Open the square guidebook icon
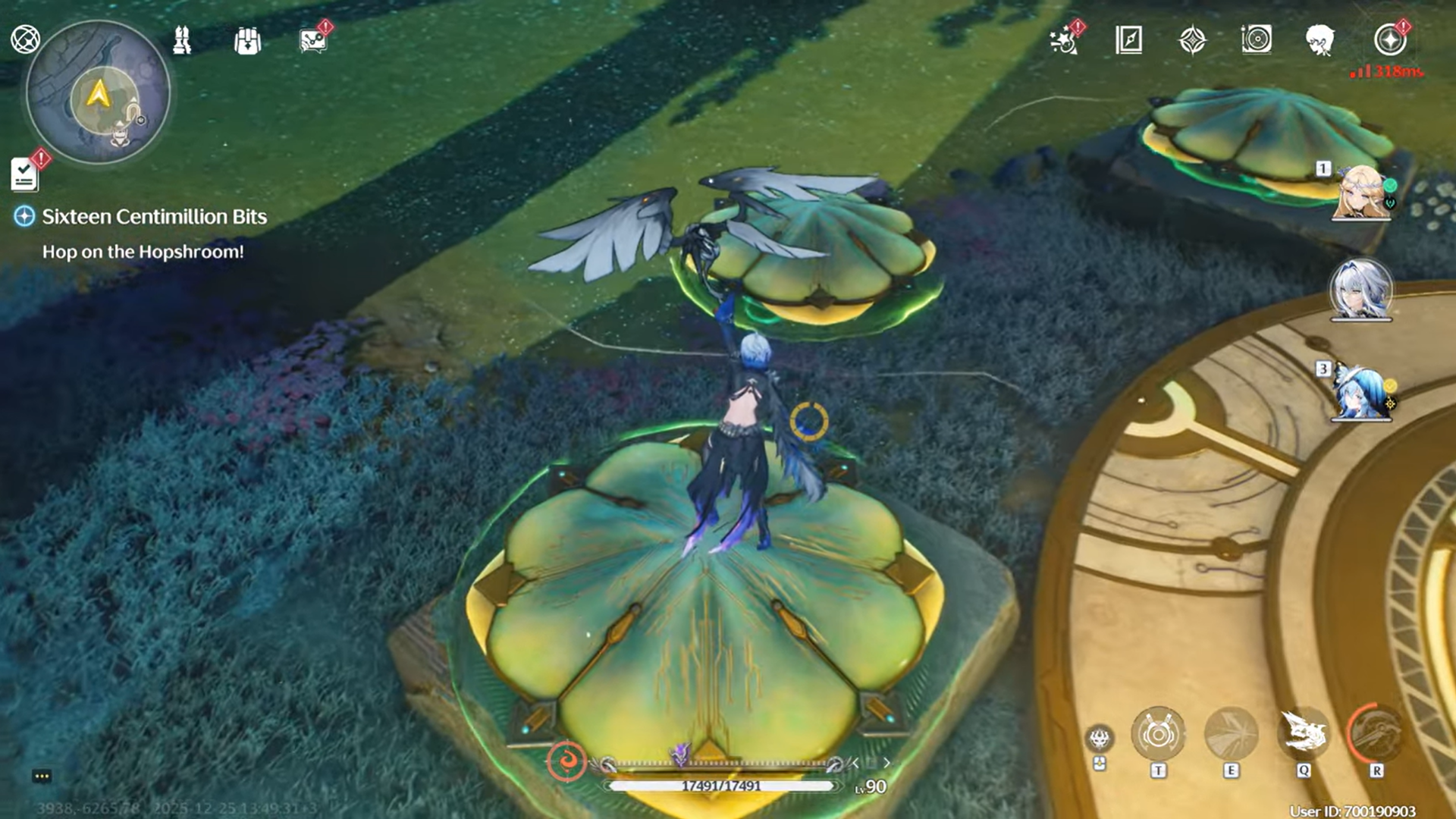 pos(1128,40)
